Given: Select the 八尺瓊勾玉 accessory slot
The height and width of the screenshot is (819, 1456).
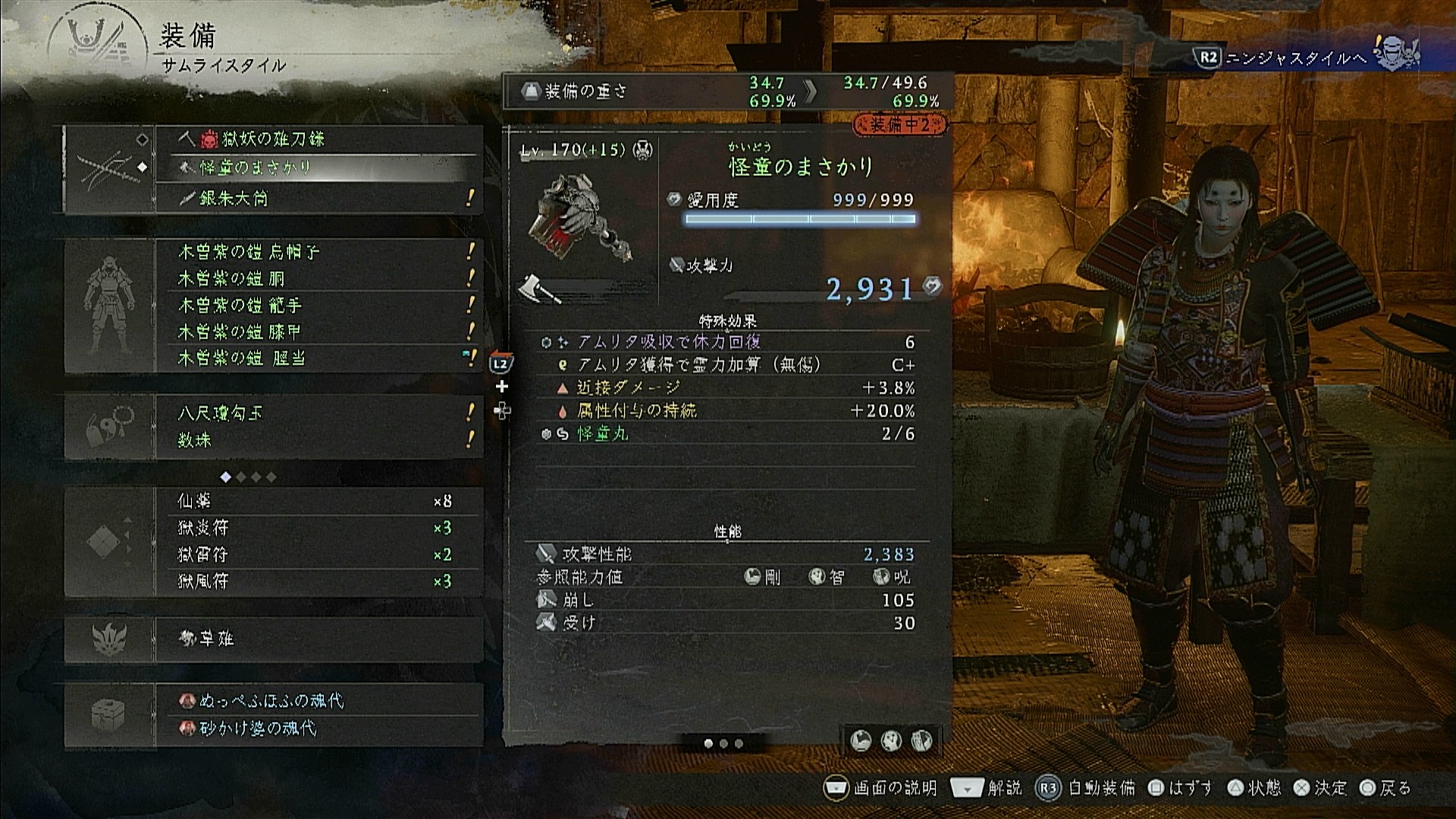Looking at the screenshot, I should coord(318,413).
